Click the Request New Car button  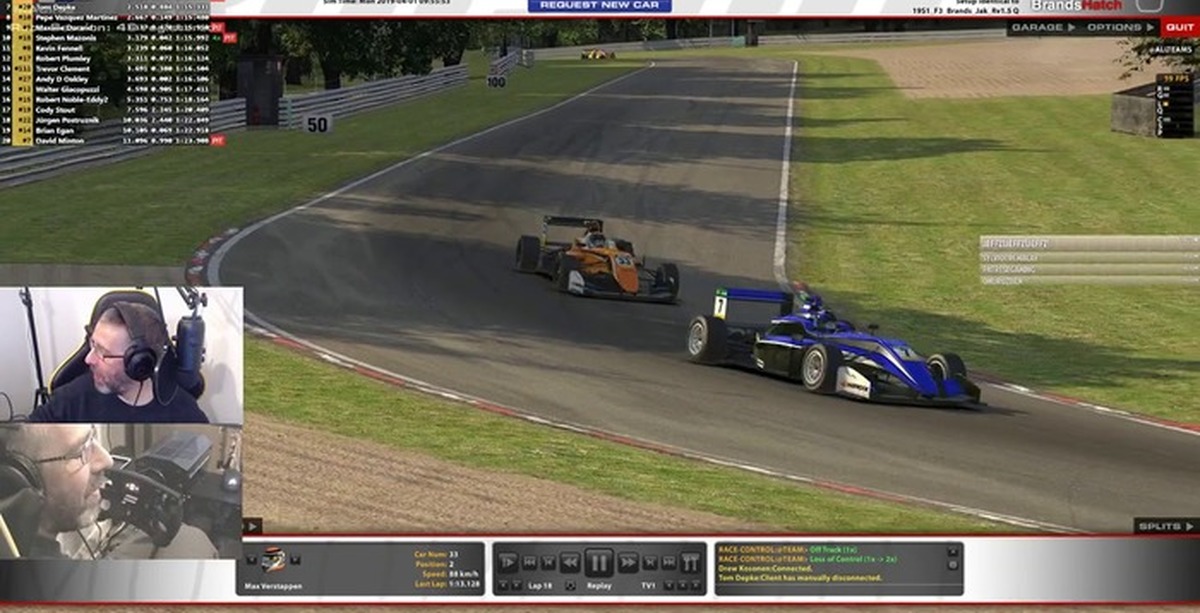click(x=599, y=6)
